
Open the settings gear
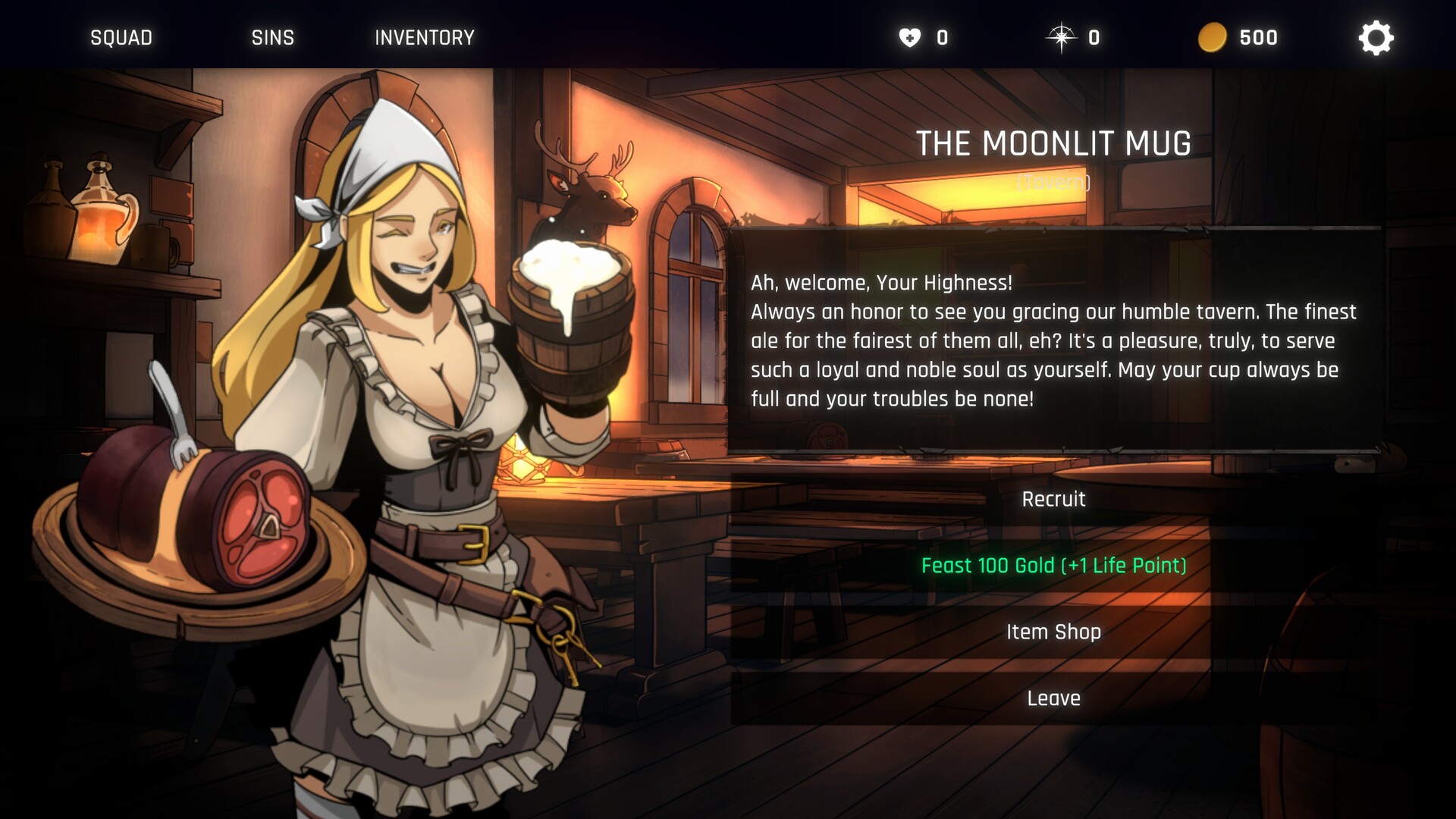(x=1376, y=37)
